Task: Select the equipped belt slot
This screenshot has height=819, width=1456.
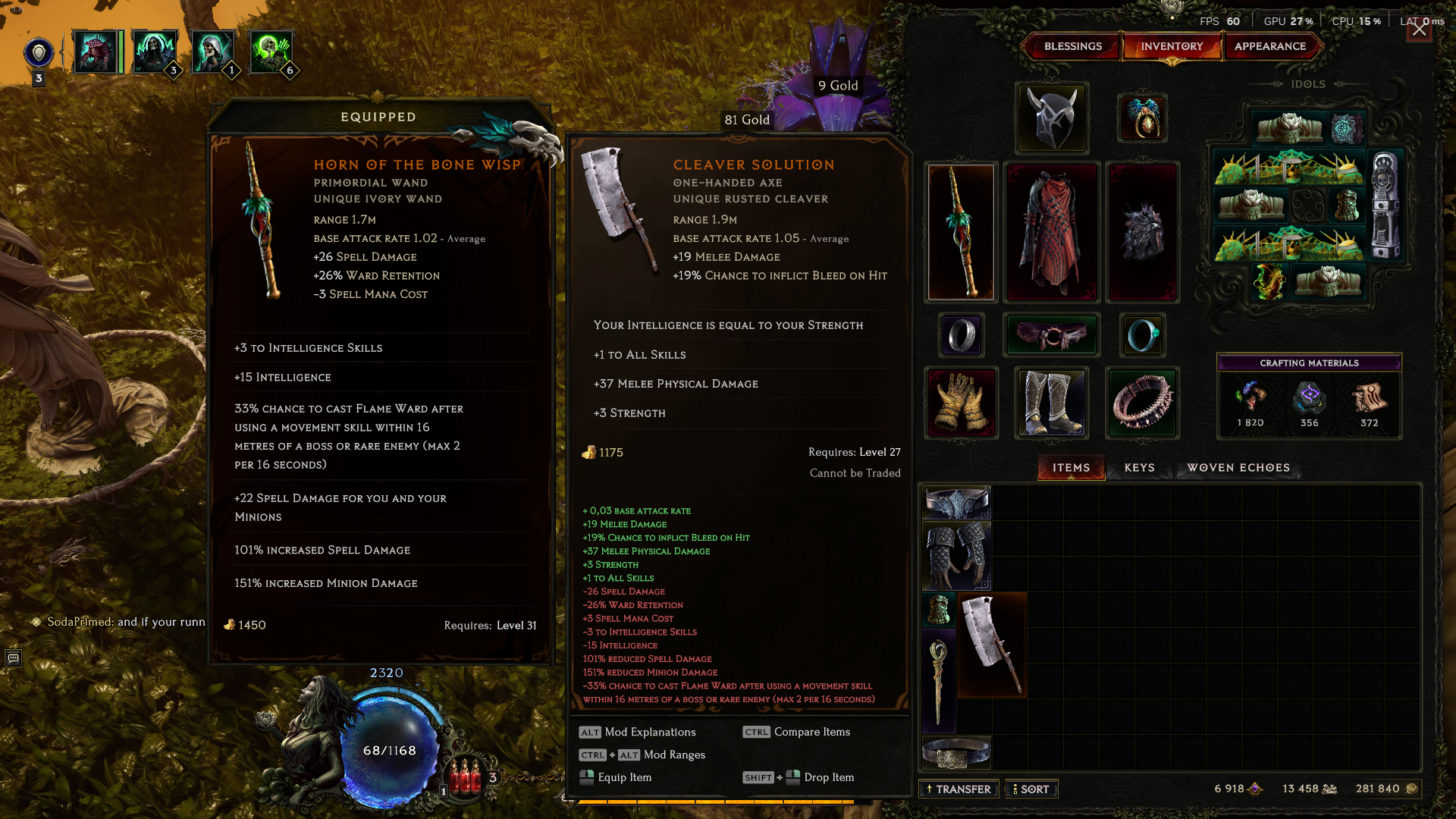Action: [1052, 335]
